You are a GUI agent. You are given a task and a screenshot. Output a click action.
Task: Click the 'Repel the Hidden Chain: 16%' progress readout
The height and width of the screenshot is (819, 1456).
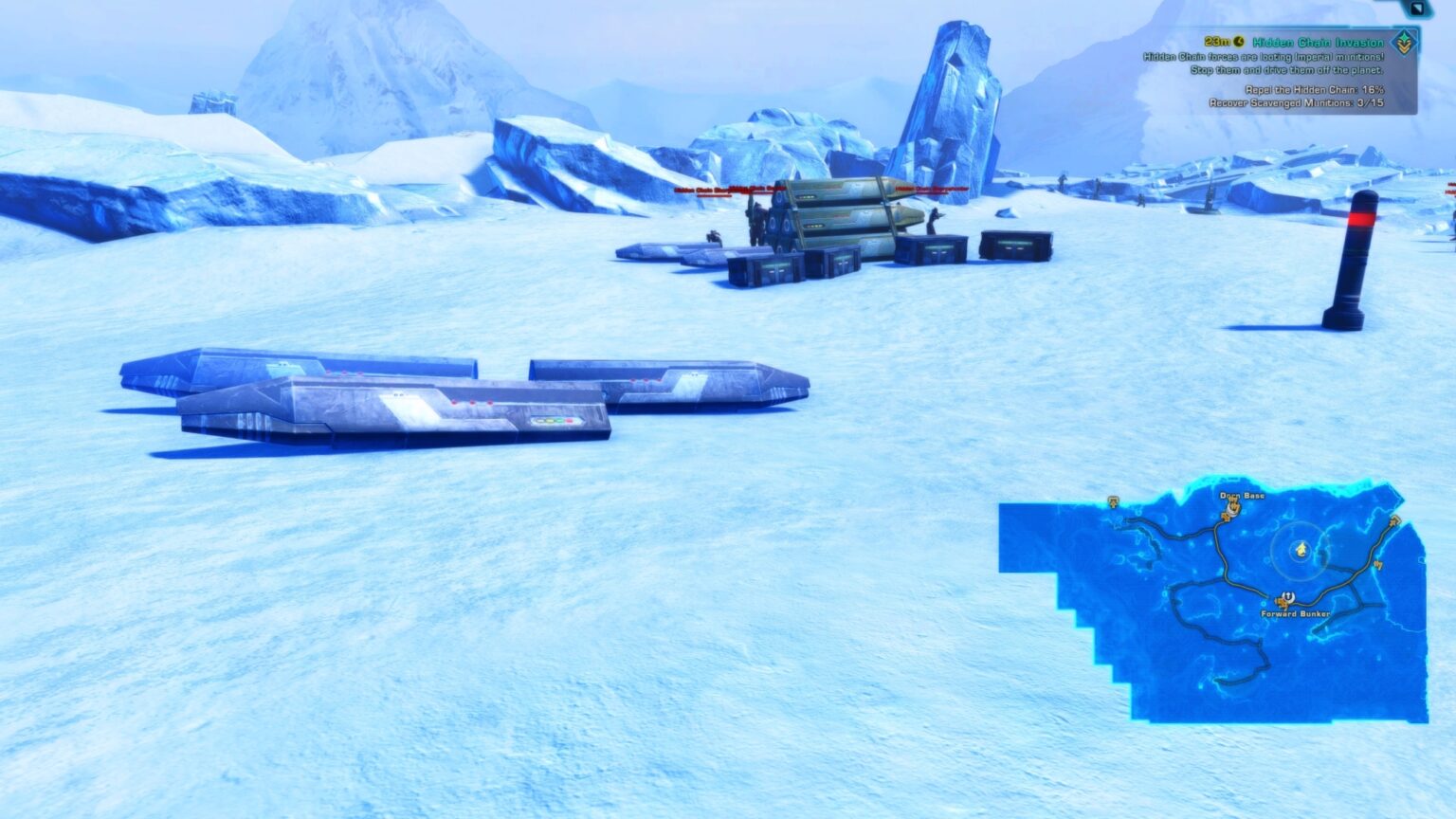click(x=1315, y=90)
